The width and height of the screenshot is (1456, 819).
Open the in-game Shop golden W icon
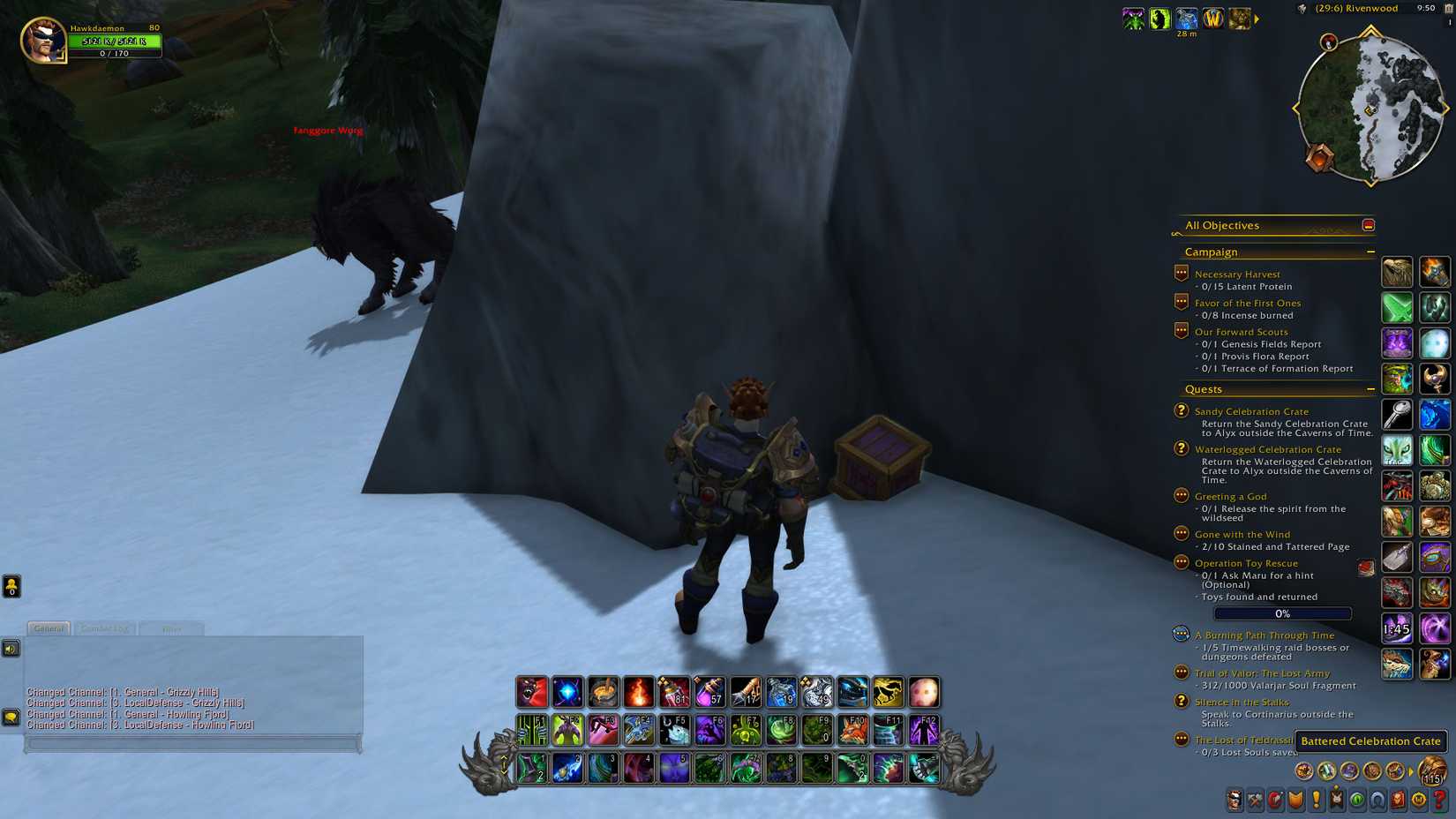pos(1418,801)
